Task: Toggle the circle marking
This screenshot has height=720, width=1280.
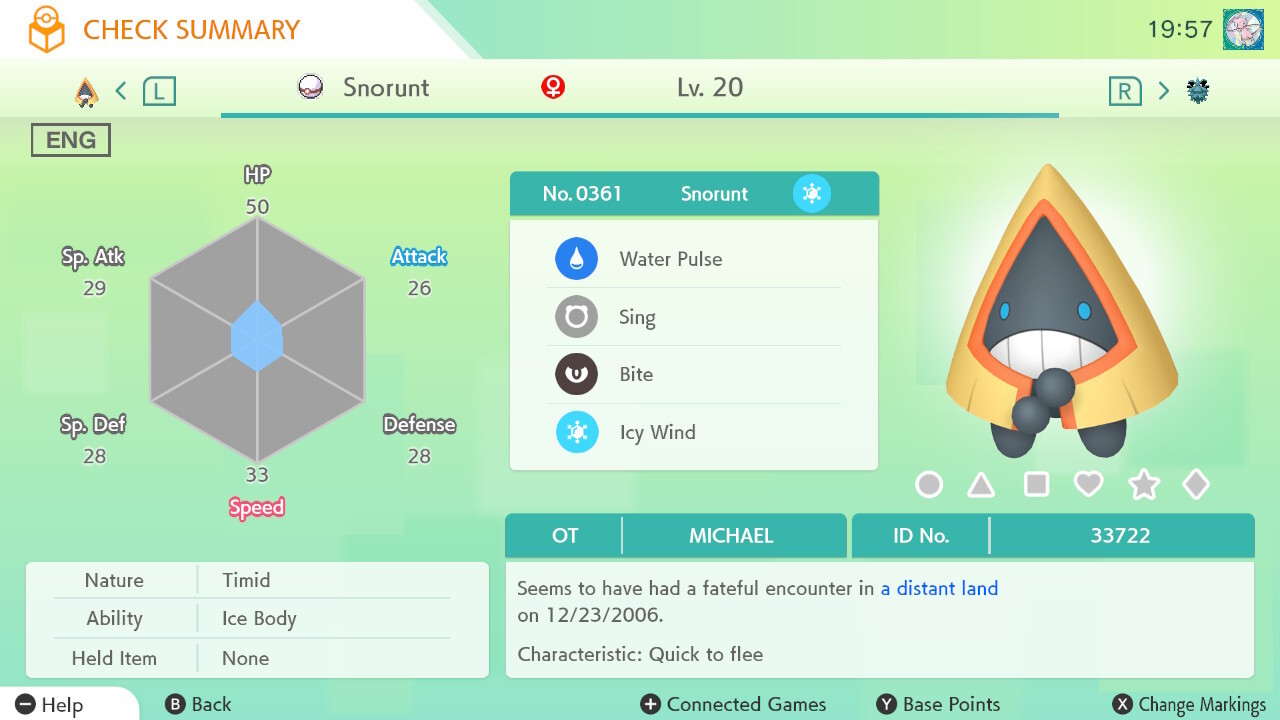Action: 929,485
